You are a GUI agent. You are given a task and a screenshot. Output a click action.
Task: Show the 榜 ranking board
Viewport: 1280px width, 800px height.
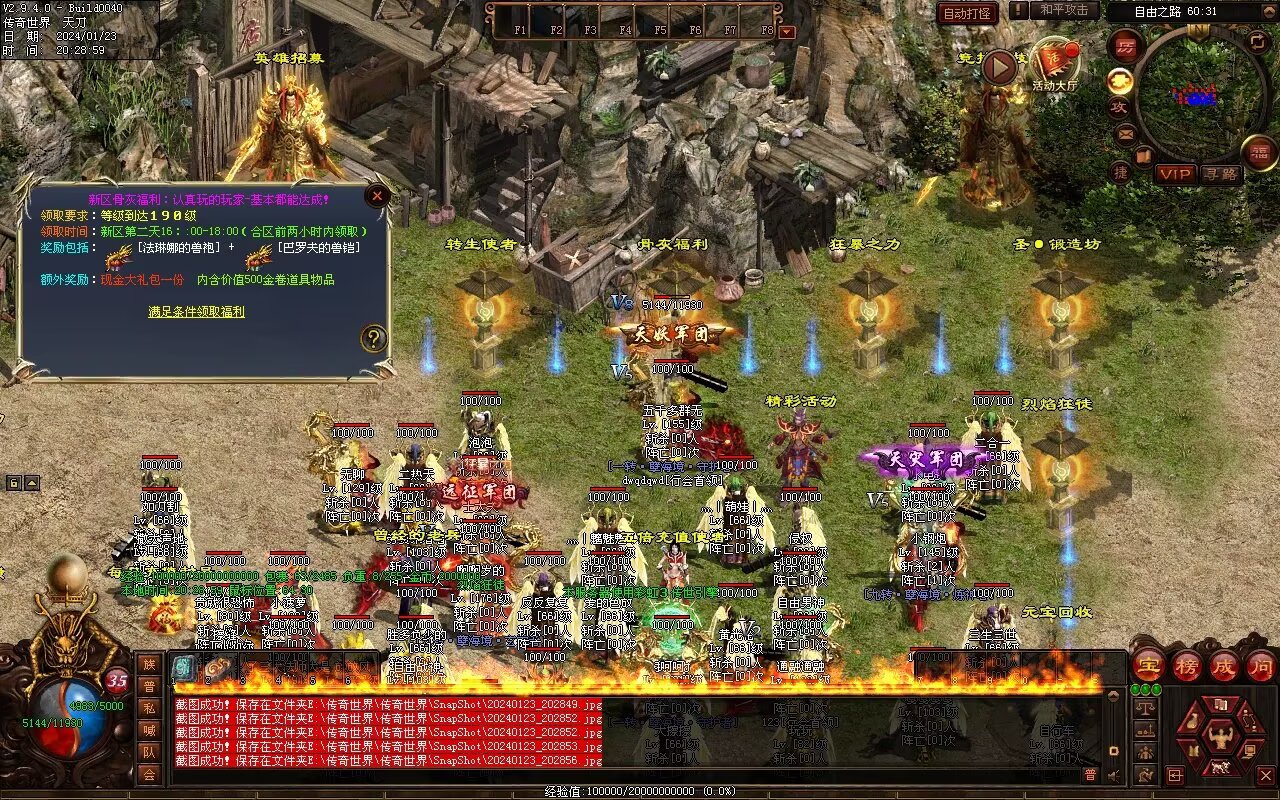[x=1187, y=666]
